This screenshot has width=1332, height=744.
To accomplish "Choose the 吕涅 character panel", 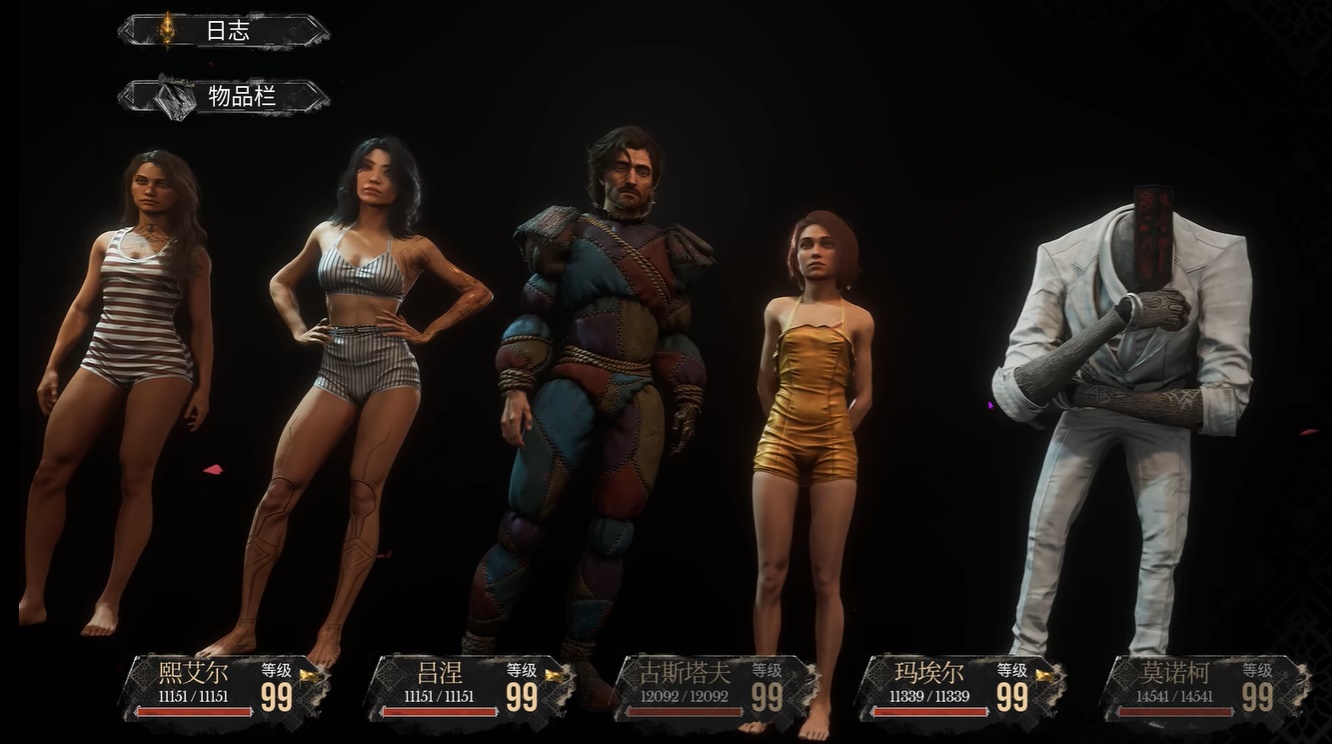I will tap(468, 688).
